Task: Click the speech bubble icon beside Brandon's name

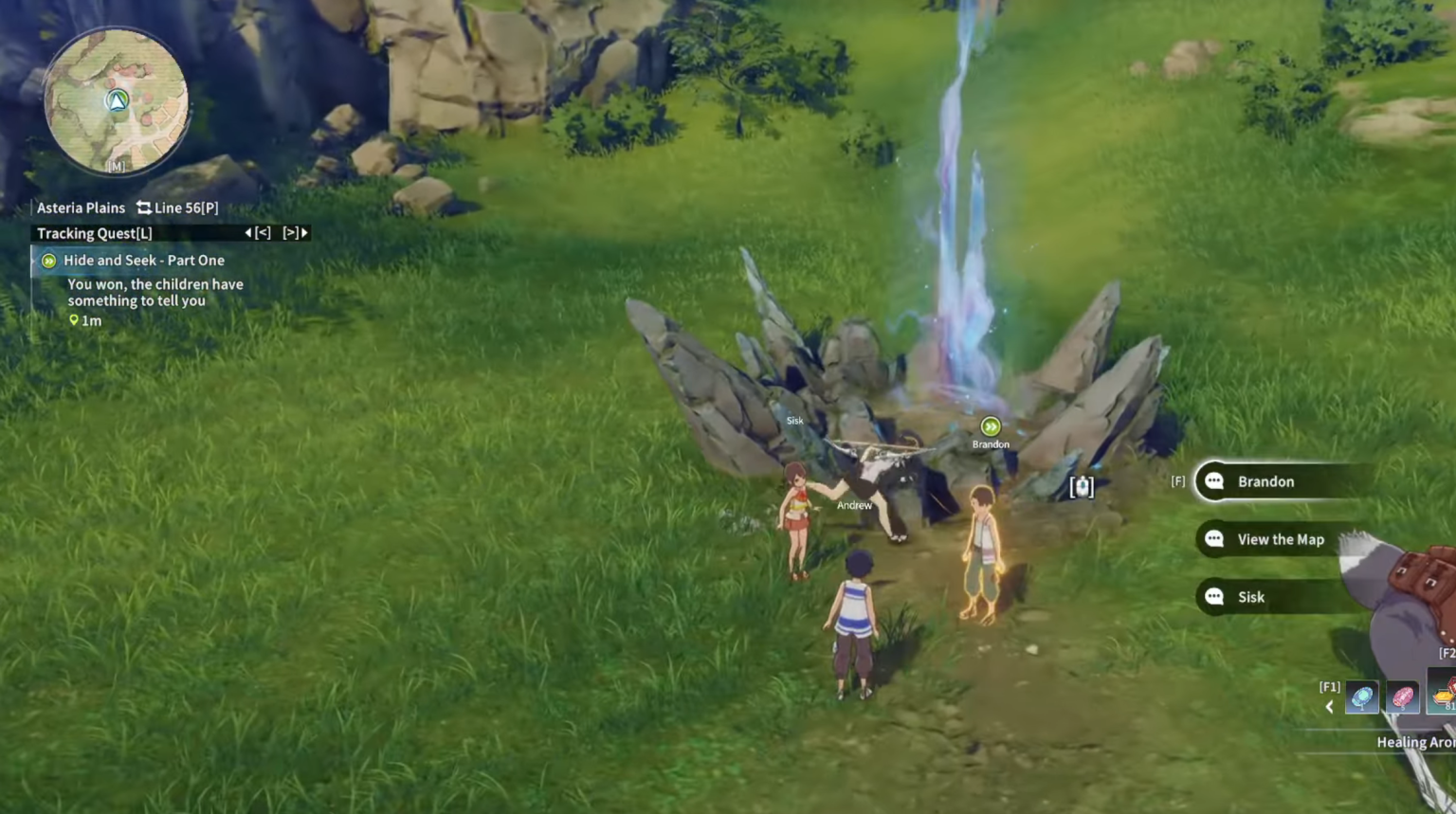Action: (1214, 481)
